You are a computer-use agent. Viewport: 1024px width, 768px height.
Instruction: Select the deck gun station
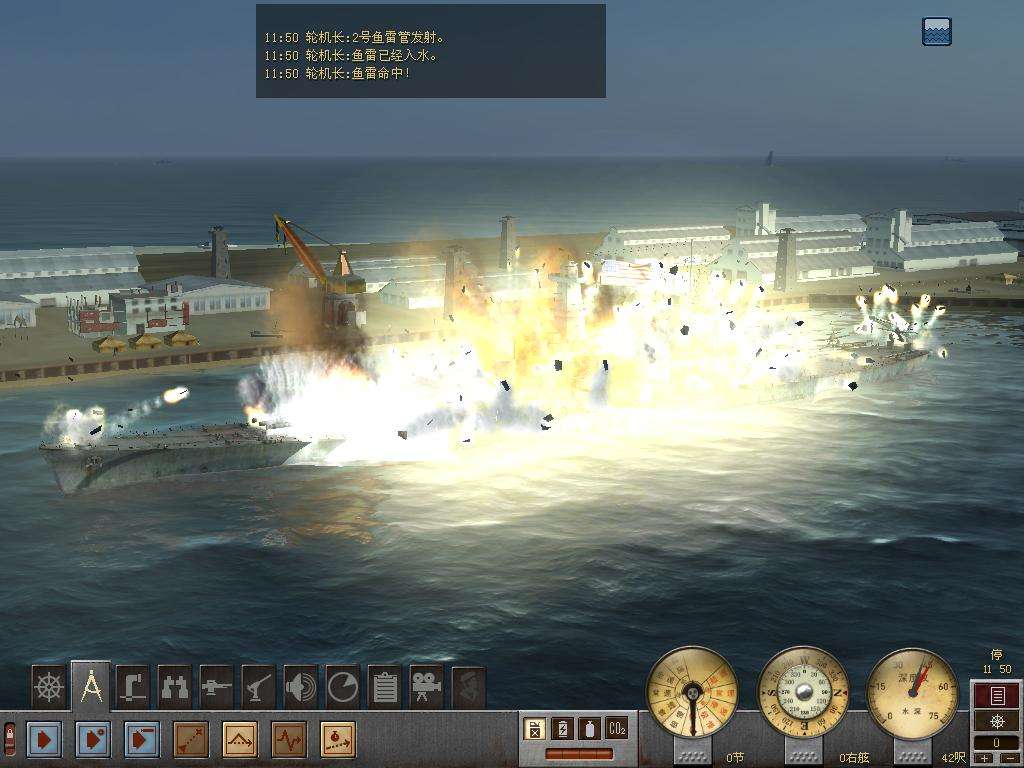216,687
